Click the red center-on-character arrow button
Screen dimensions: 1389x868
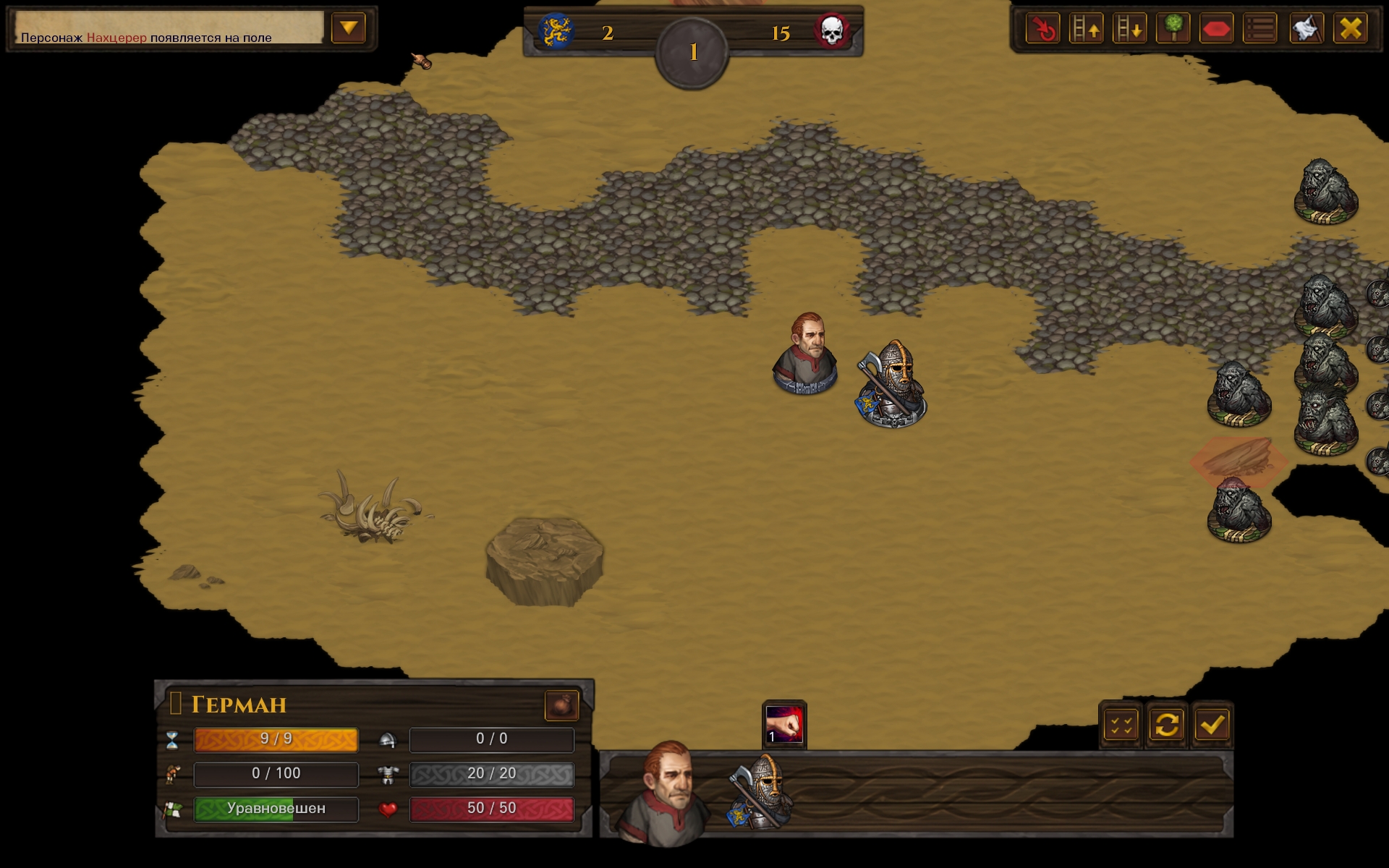click(x=1042, y=29)
